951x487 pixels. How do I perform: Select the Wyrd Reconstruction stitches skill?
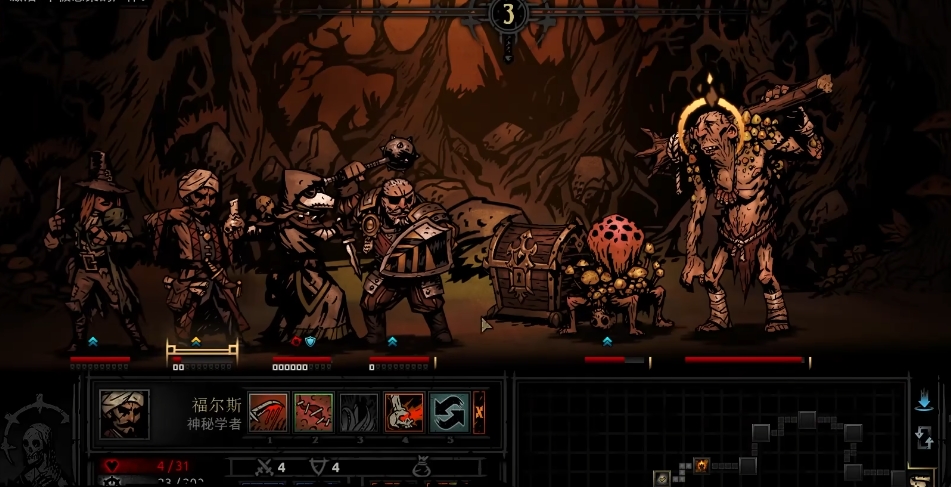(314, 412)
